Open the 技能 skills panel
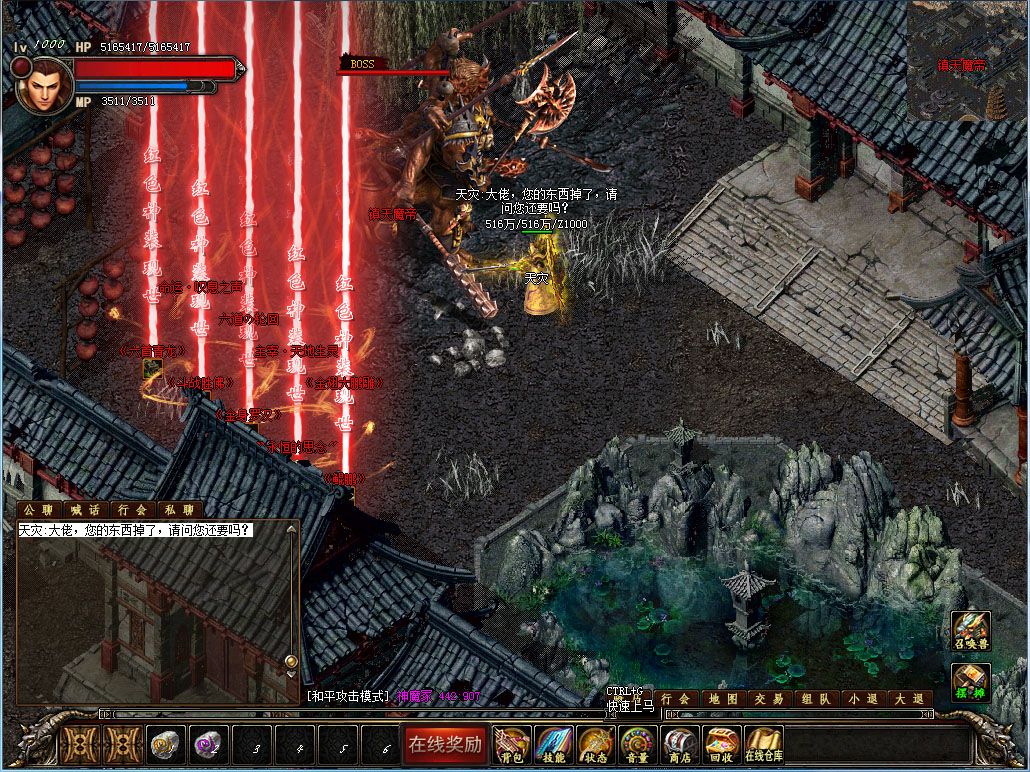 [x=554, y=744]
